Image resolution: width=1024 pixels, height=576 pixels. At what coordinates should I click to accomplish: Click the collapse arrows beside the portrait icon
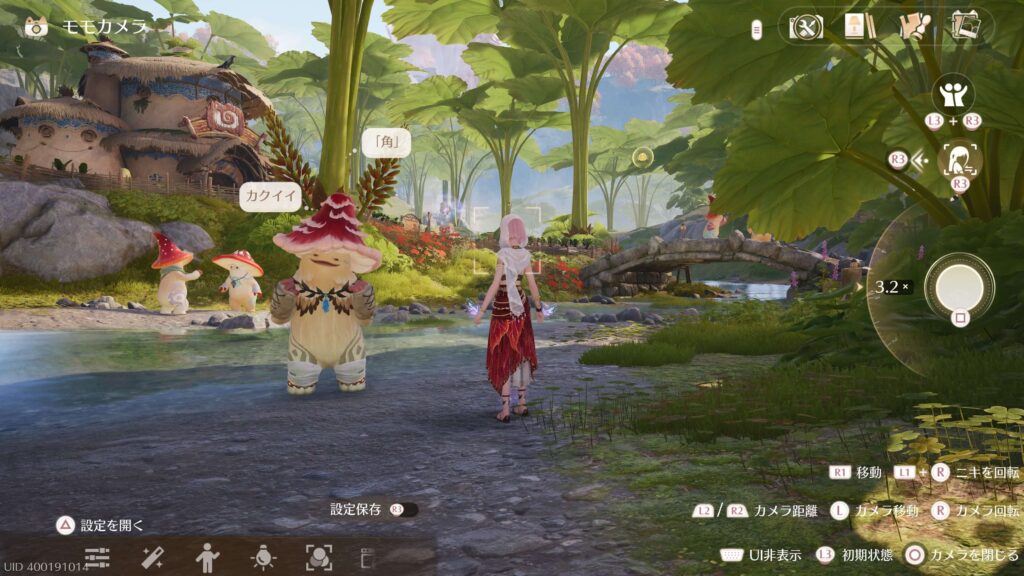click(921, 159)
